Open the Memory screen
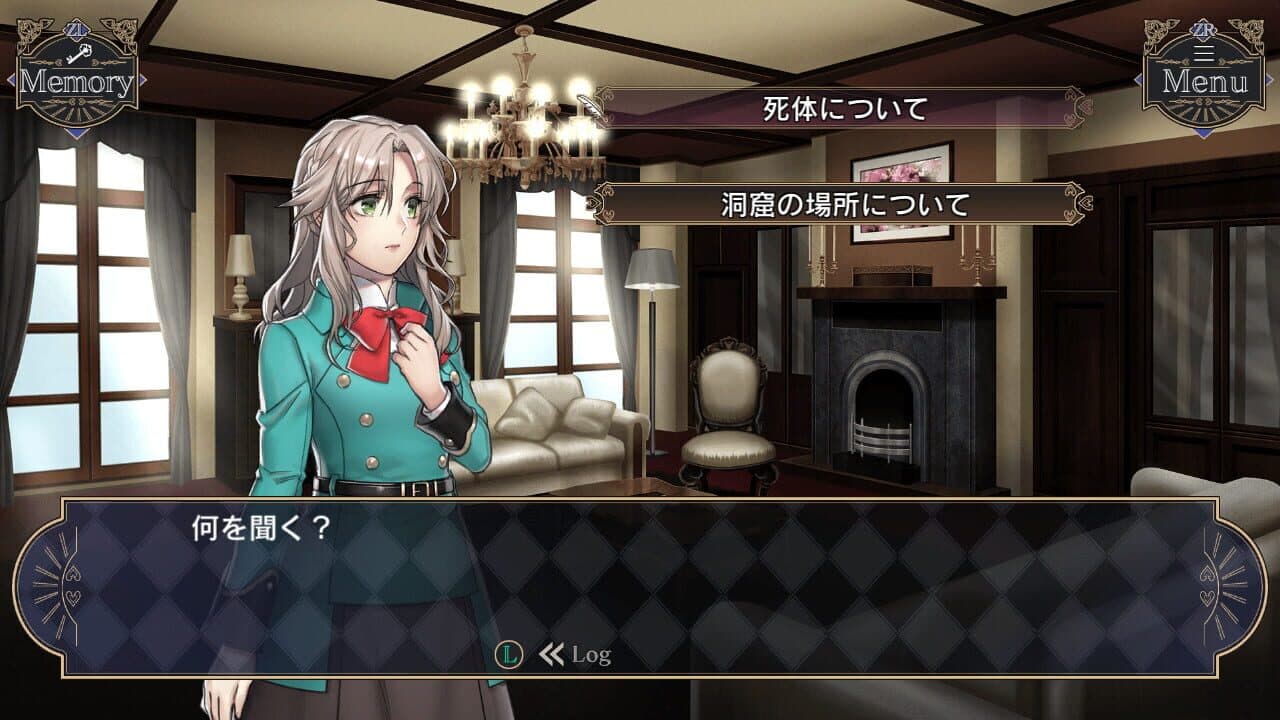The width and height of the screenshot is (1280, 720). click(75, 80)
